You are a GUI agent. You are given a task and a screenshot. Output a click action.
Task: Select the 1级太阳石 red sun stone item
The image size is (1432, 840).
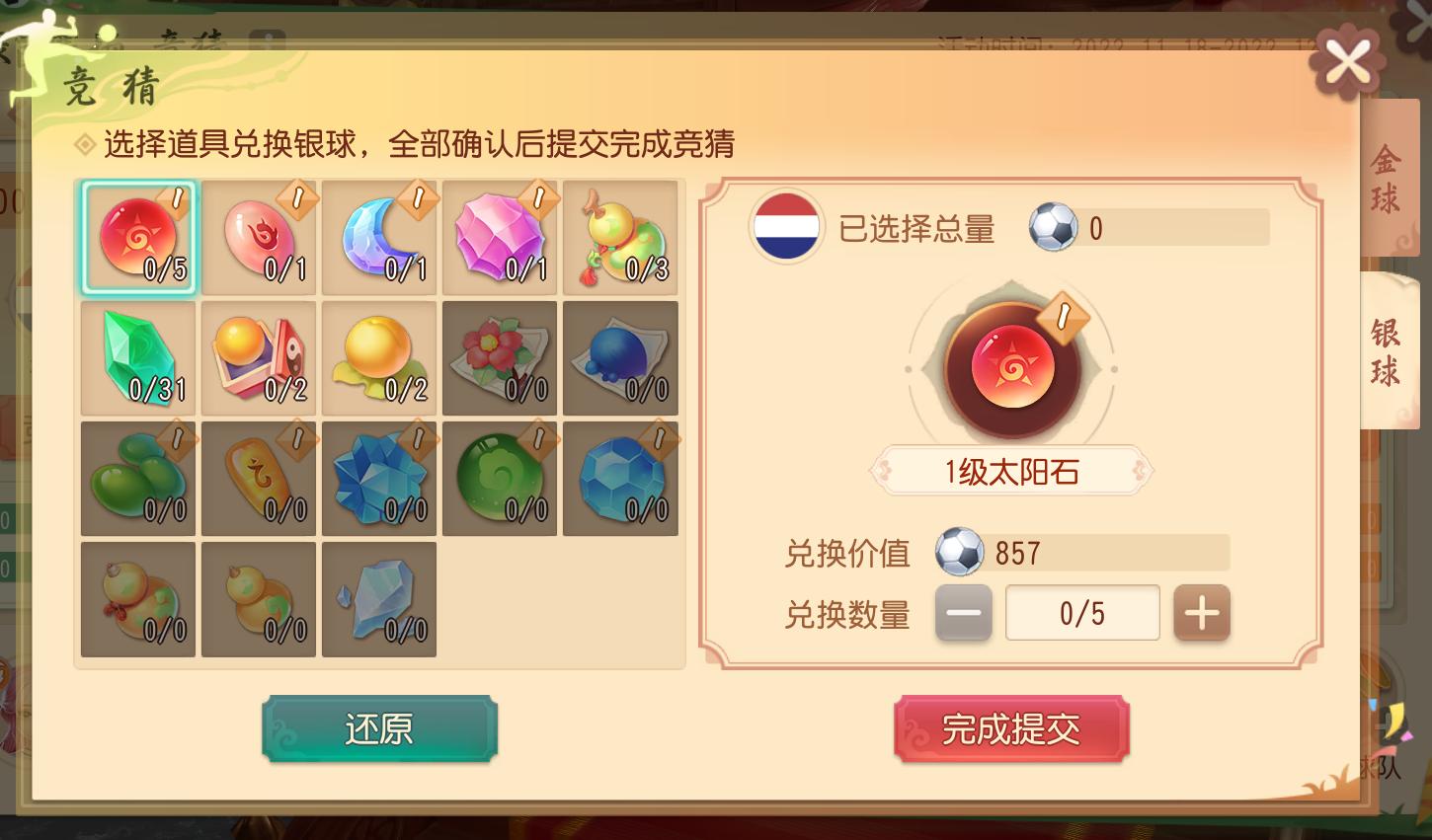click(138, 237)
